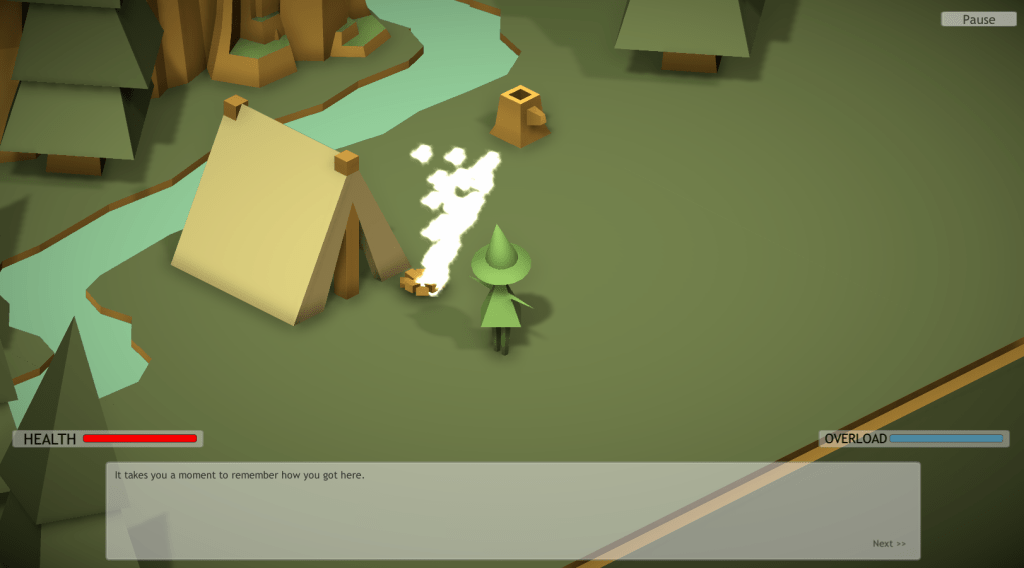The image size is (1024, 568).
Task: Pause the game with the Pause button
Action: click(x=978, y=19)
